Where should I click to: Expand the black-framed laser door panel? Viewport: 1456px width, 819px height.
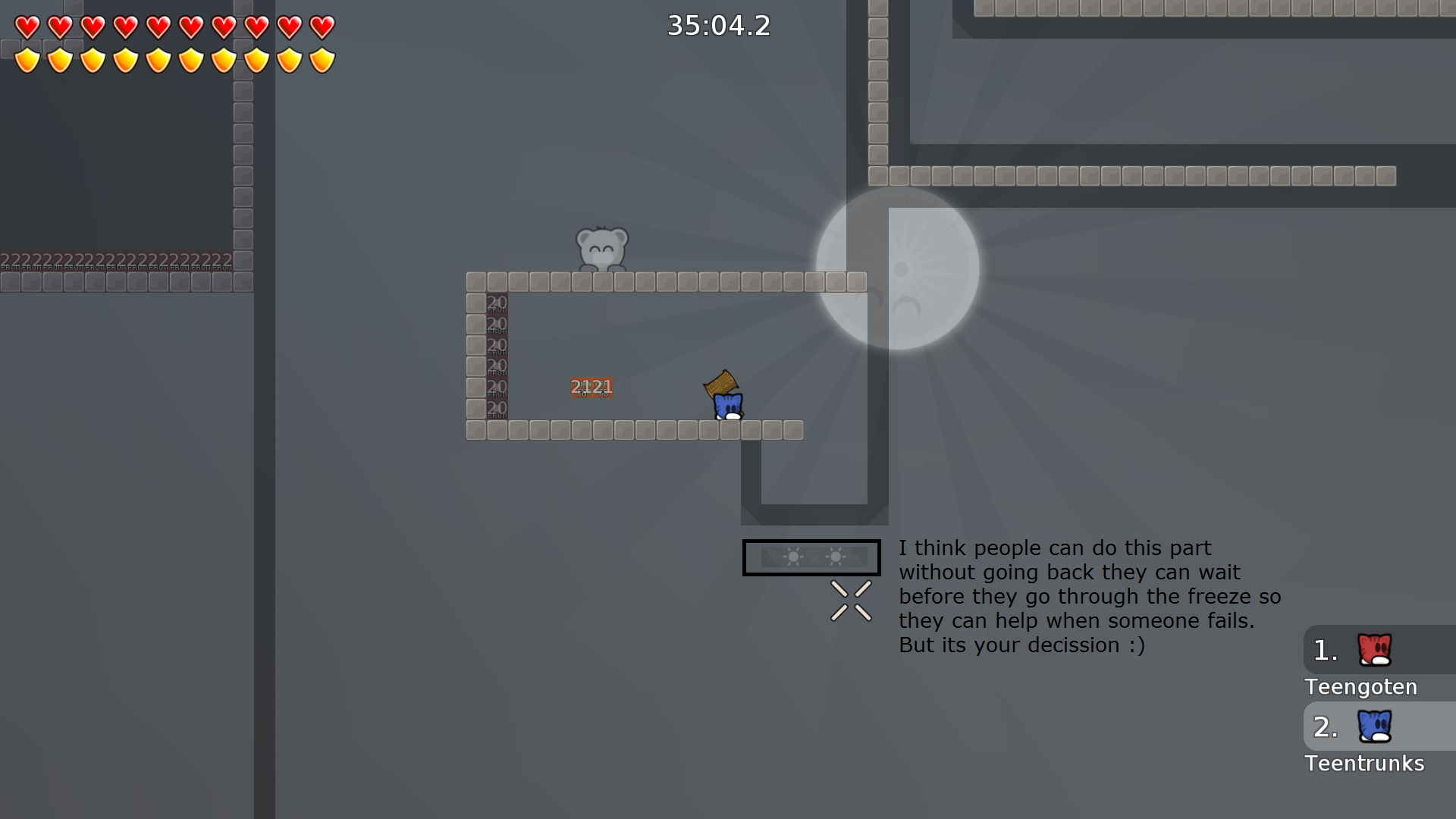point(811,558)
